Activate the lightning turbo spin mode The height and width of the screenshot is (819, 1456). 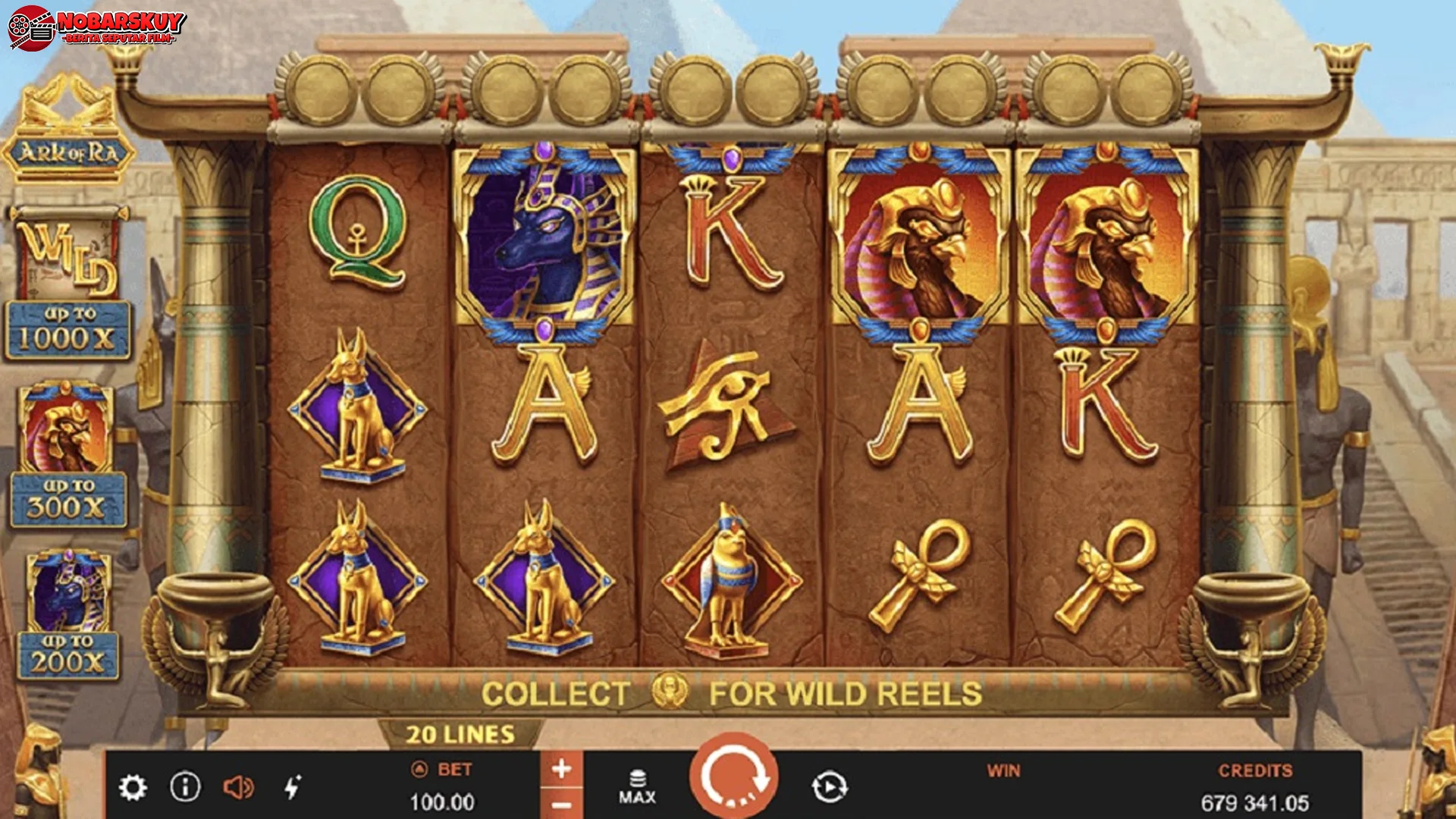293,787
